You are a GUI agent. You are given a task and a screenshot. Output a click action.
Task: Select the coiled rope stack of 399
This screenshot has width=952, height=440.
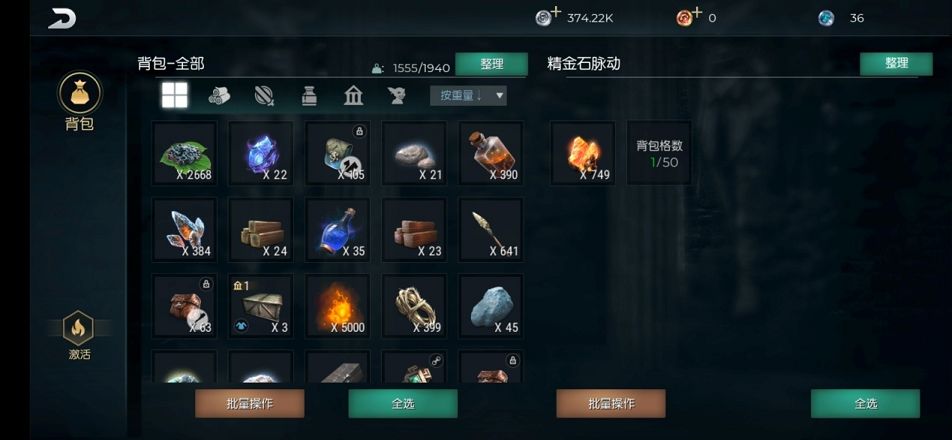(414, 307)
